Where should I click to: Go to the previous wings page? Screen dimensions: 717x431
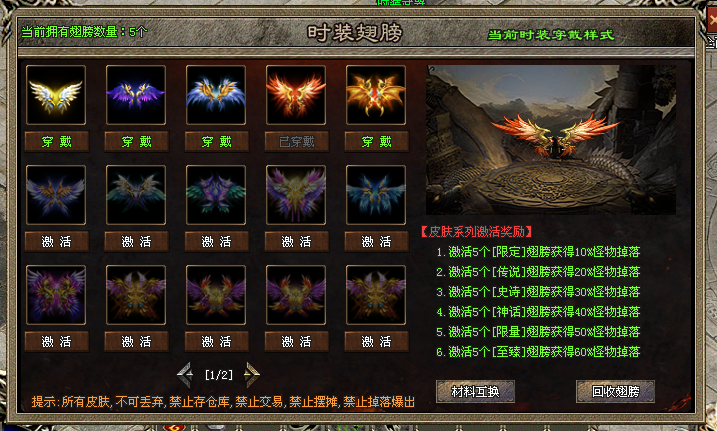[185, 375]
